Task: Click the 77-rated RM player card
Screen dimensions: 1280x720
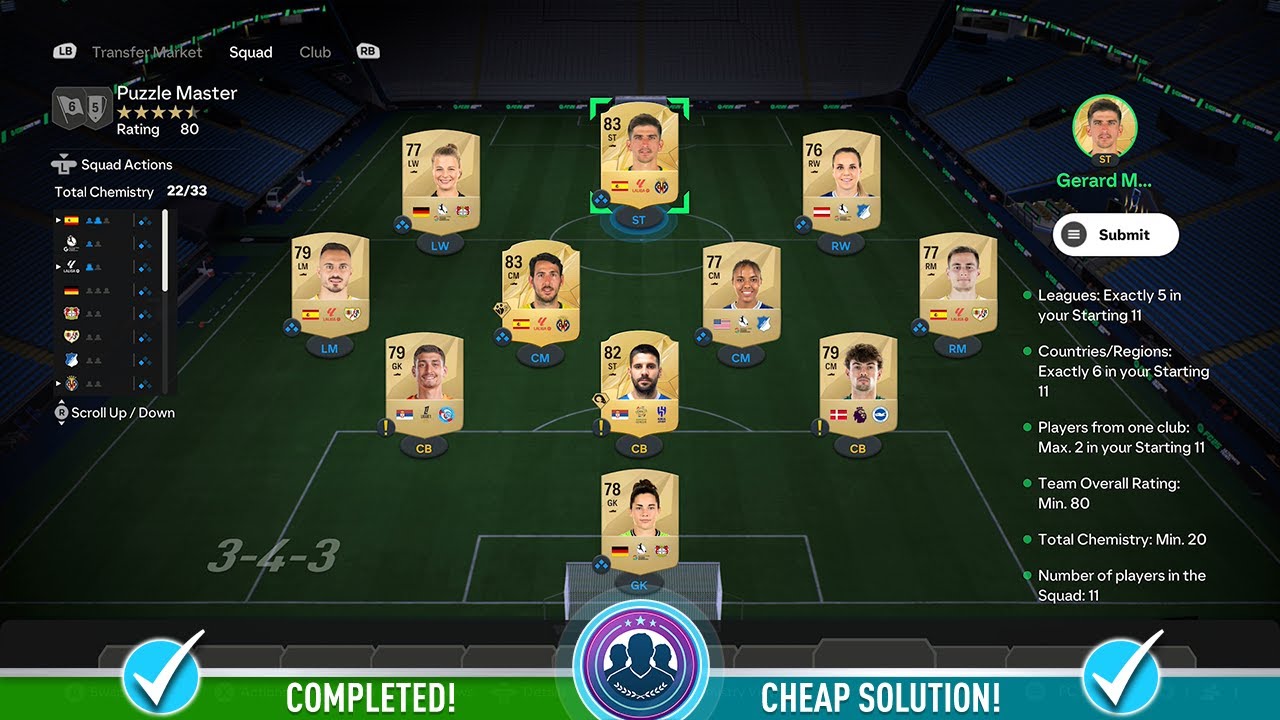Action: (x=957, y=283)
